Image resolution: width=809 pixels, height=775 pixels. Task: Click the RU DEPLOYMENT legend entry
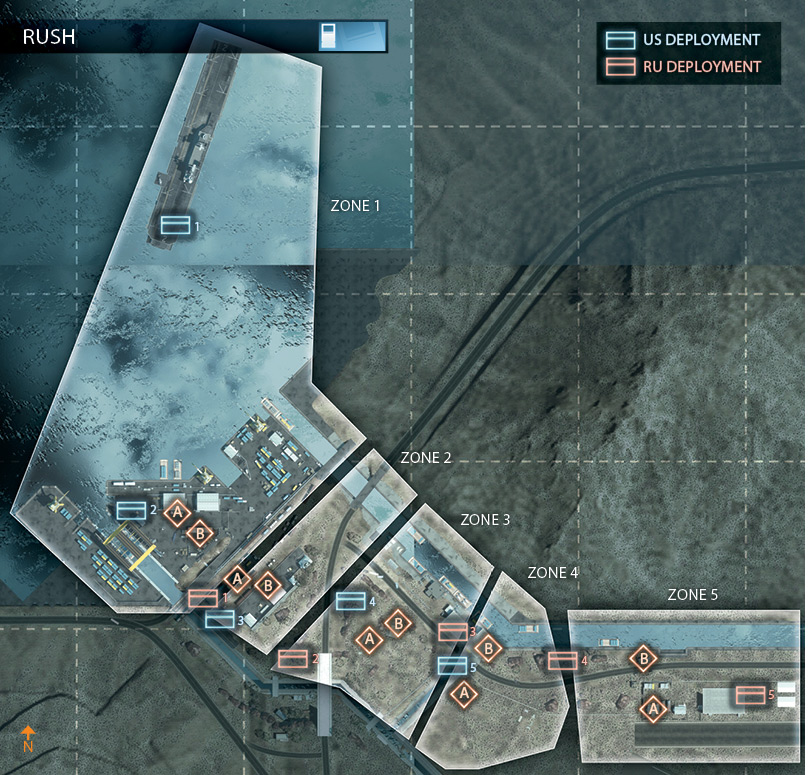pyautogui.click(x=682, y=67)
